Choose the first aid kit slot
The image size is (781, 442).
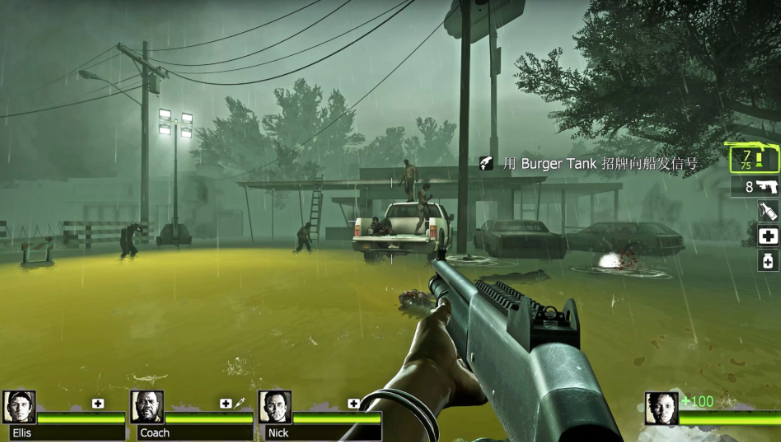pos(768,236)
